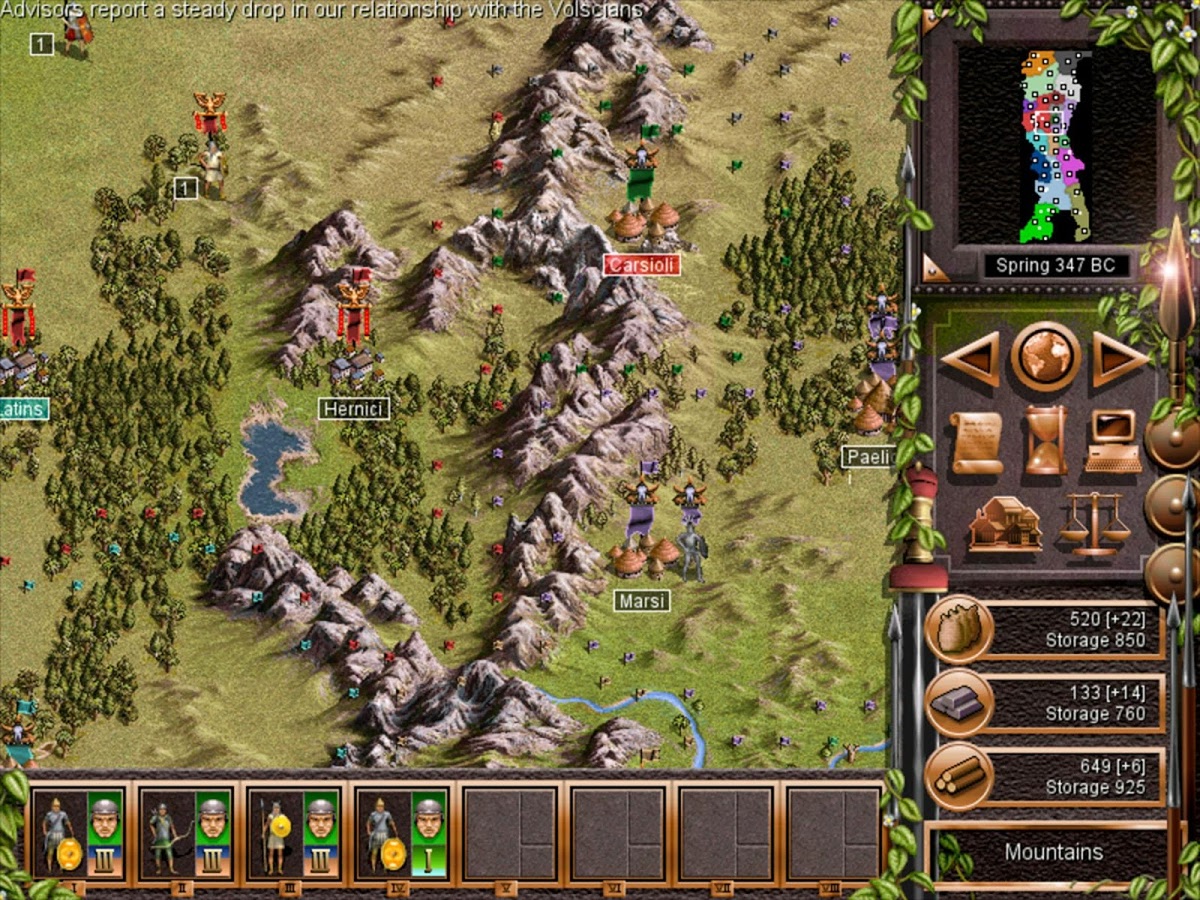The width and height of the screenshot is (1200, 900).
Task: Open the balance scales icon
Action: [1094, 523]
